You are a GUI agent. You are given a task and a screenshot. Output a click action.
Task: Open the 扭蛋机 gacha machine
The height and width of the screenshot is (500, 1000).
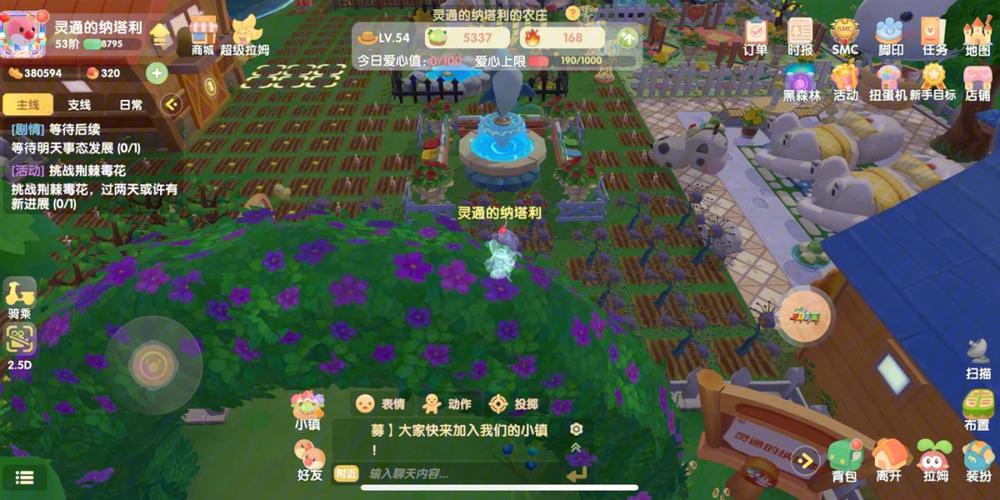tap(888, 82)
